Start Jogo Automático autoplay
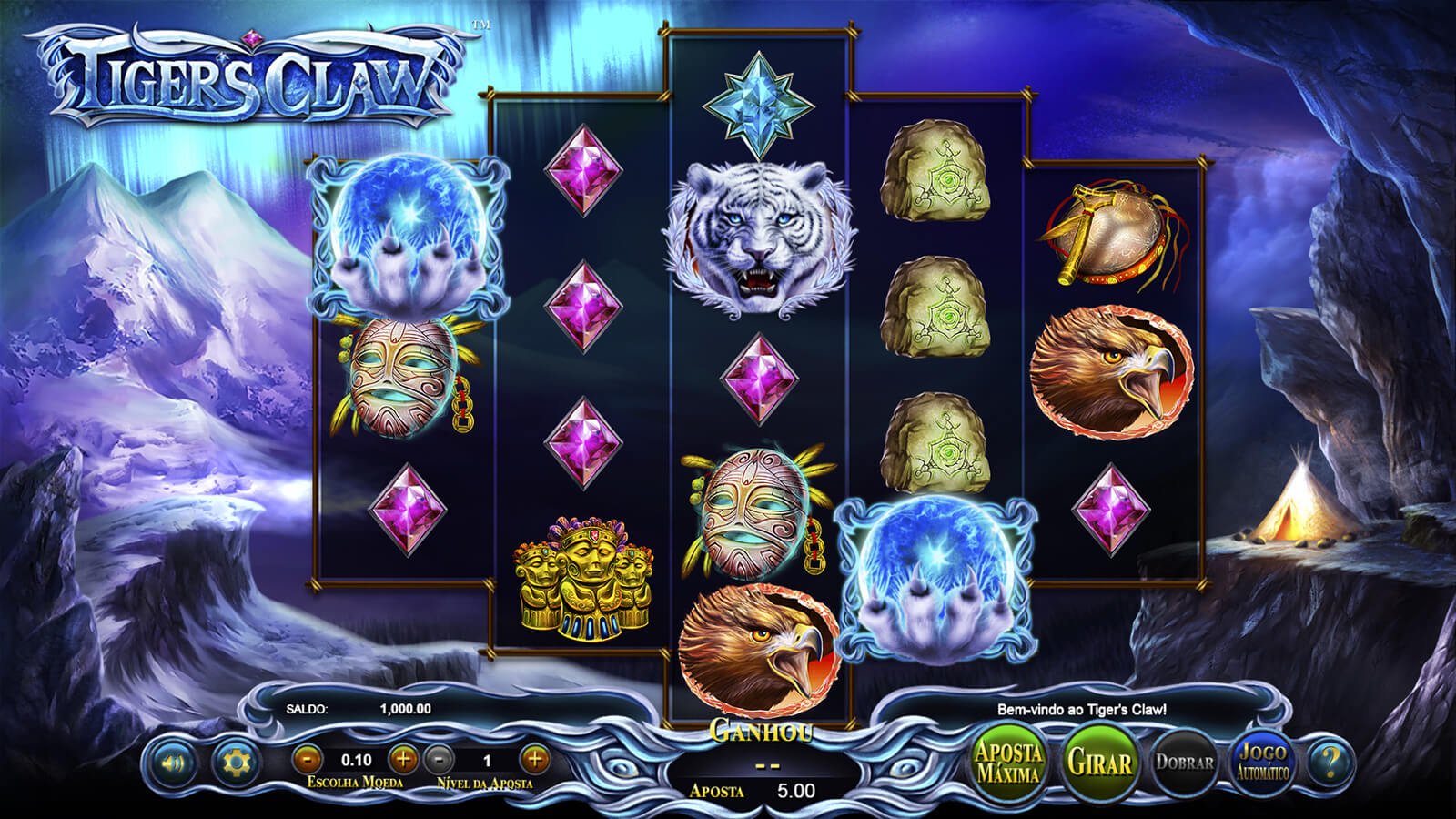 (1263, 763)
